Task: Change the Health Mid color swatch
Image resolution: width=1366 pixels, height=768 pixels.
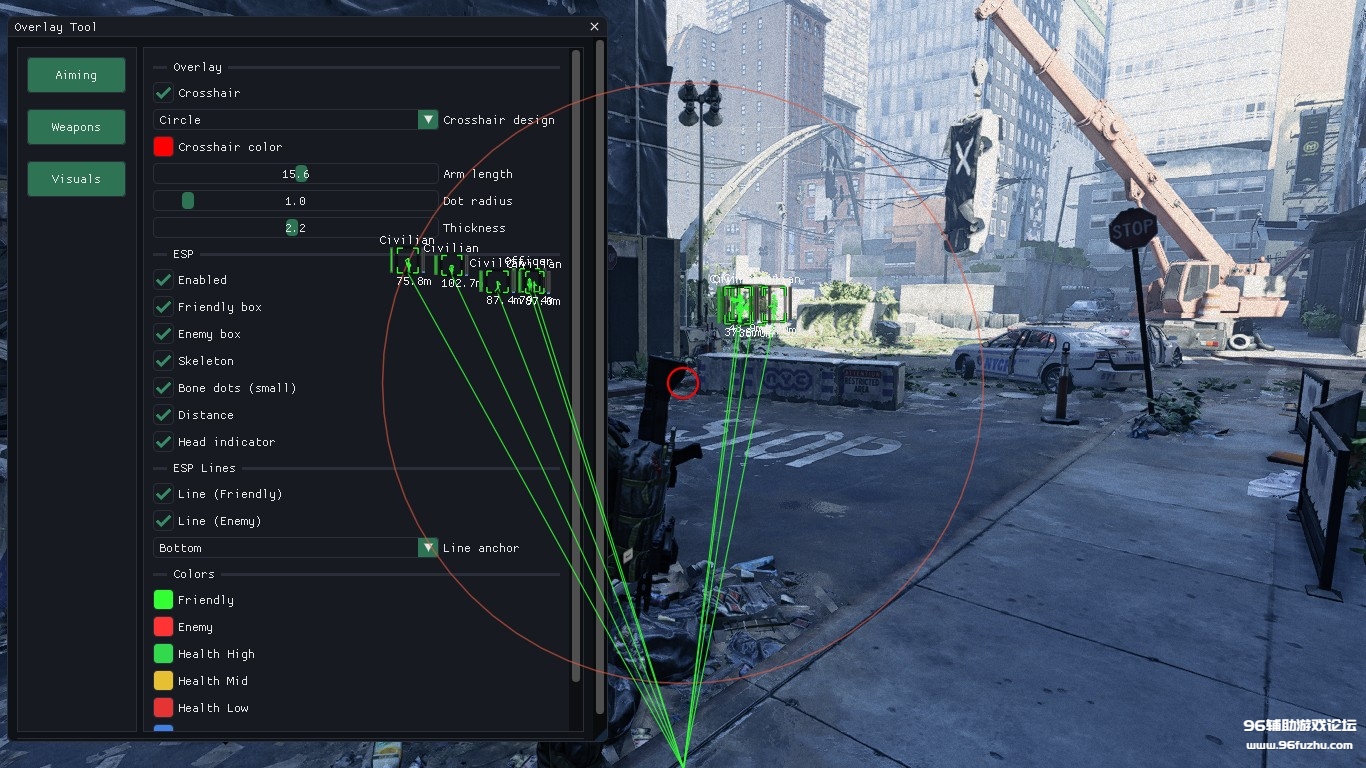Action: pyautogui.click(x=163, y=681)
